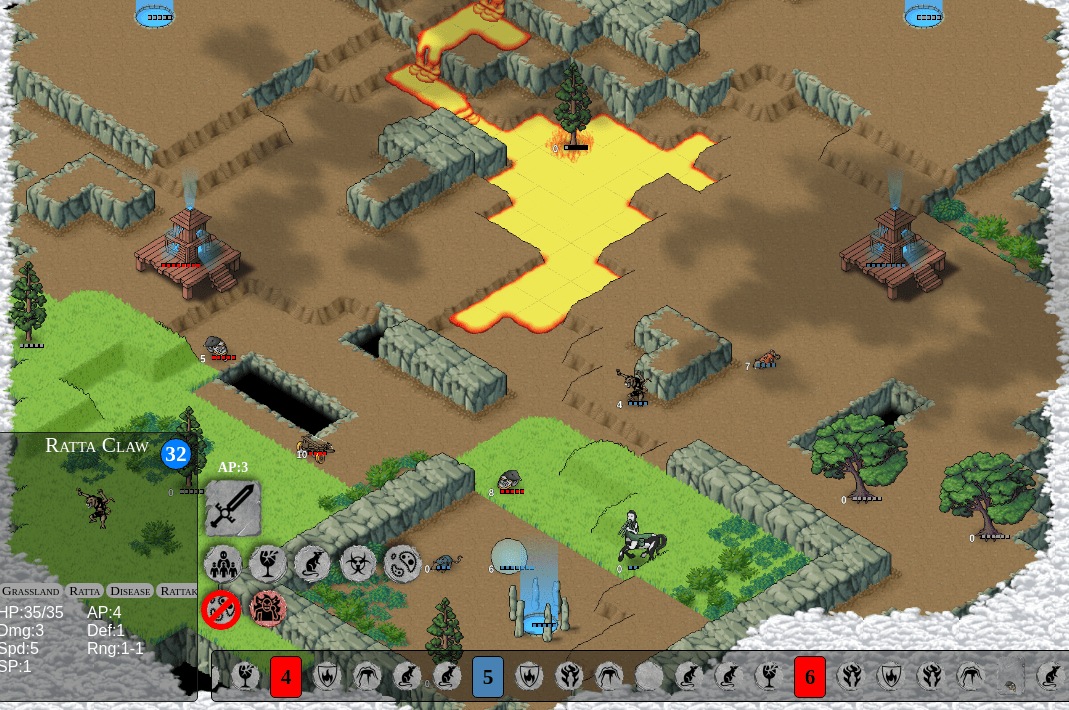Open the Grassland trait tag
The height and width of the screenshot is (710, 1069).
[31, 591]
